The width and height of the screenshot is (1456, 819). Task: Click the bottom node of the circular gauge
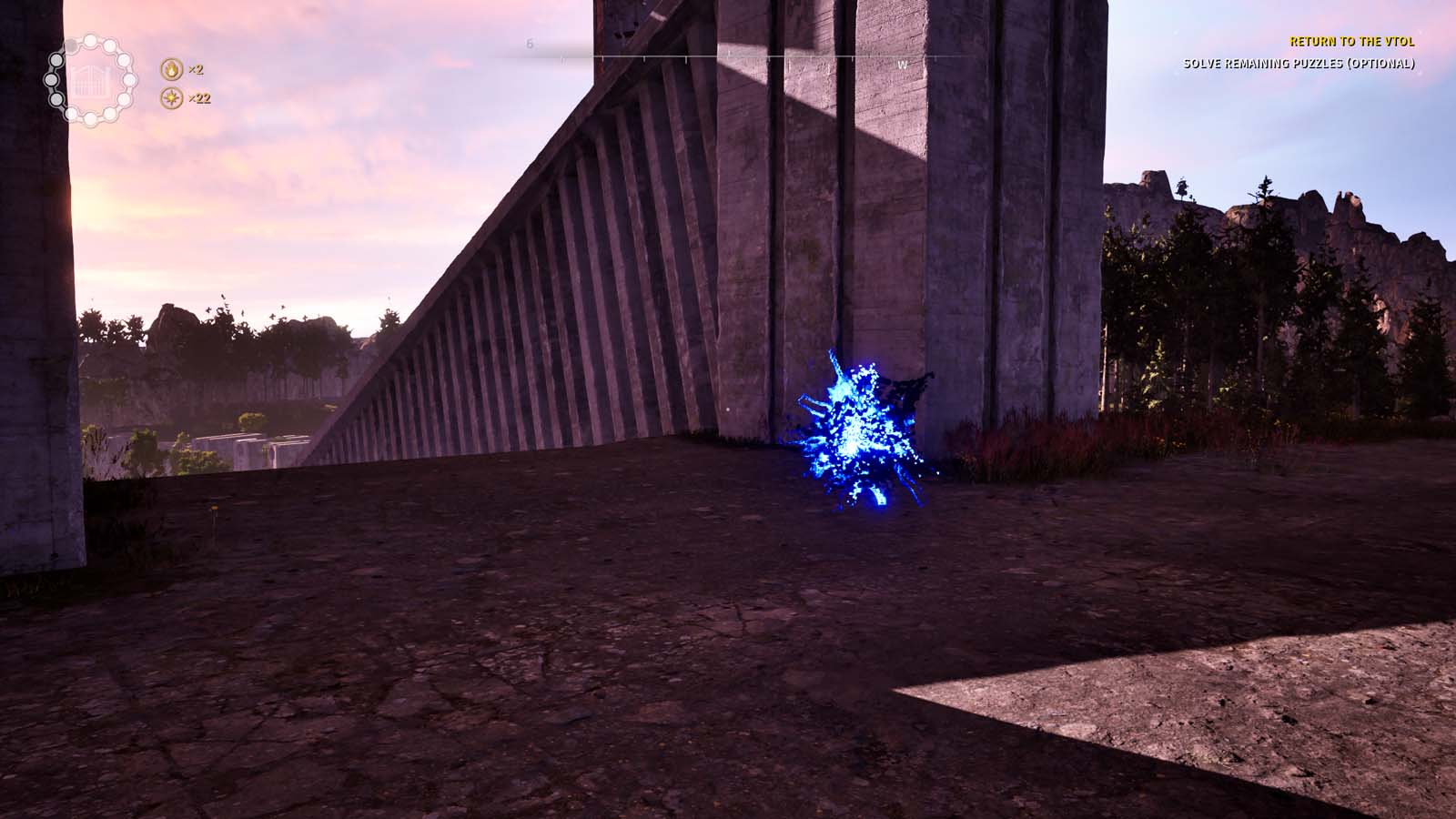coord(89,118)
